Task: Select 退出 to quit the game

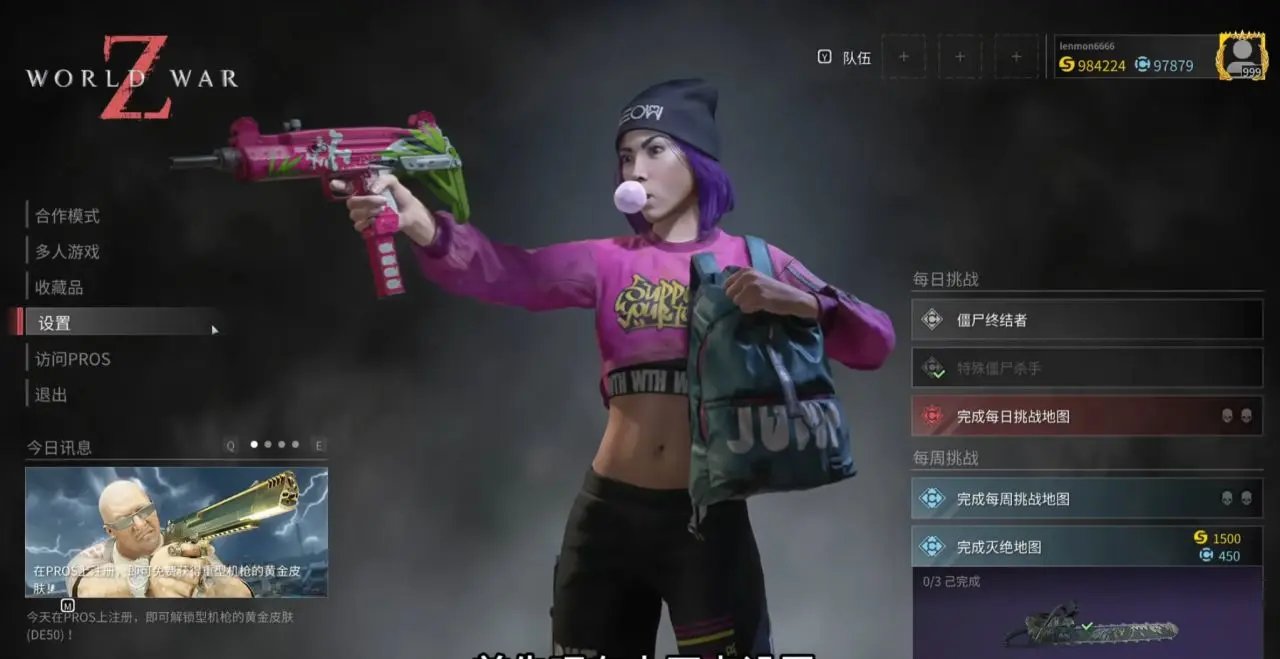Action: pyautogui.click(x=52, y=395)
